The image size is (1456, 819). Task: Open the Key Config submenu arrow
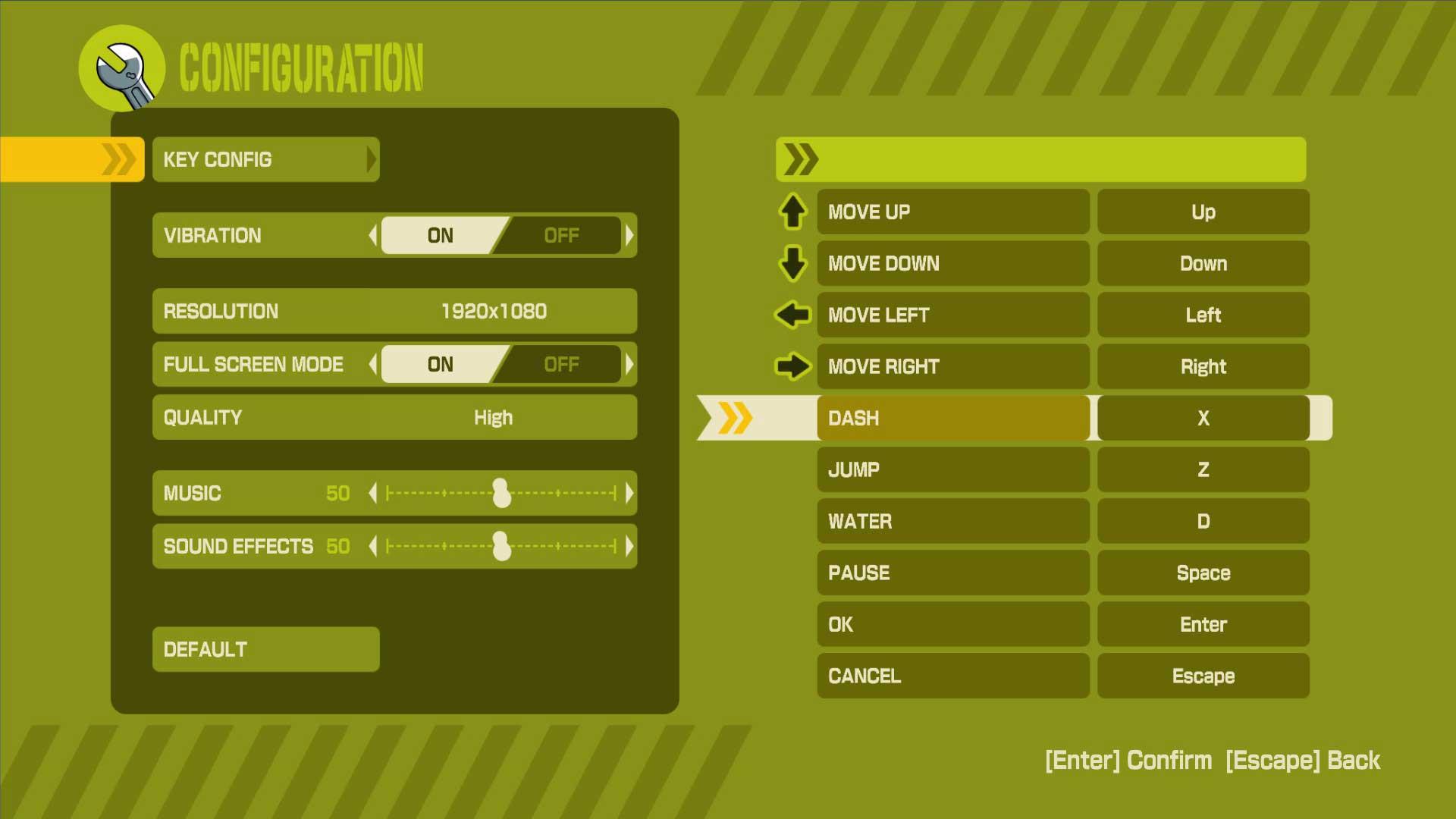pos(371,159)
